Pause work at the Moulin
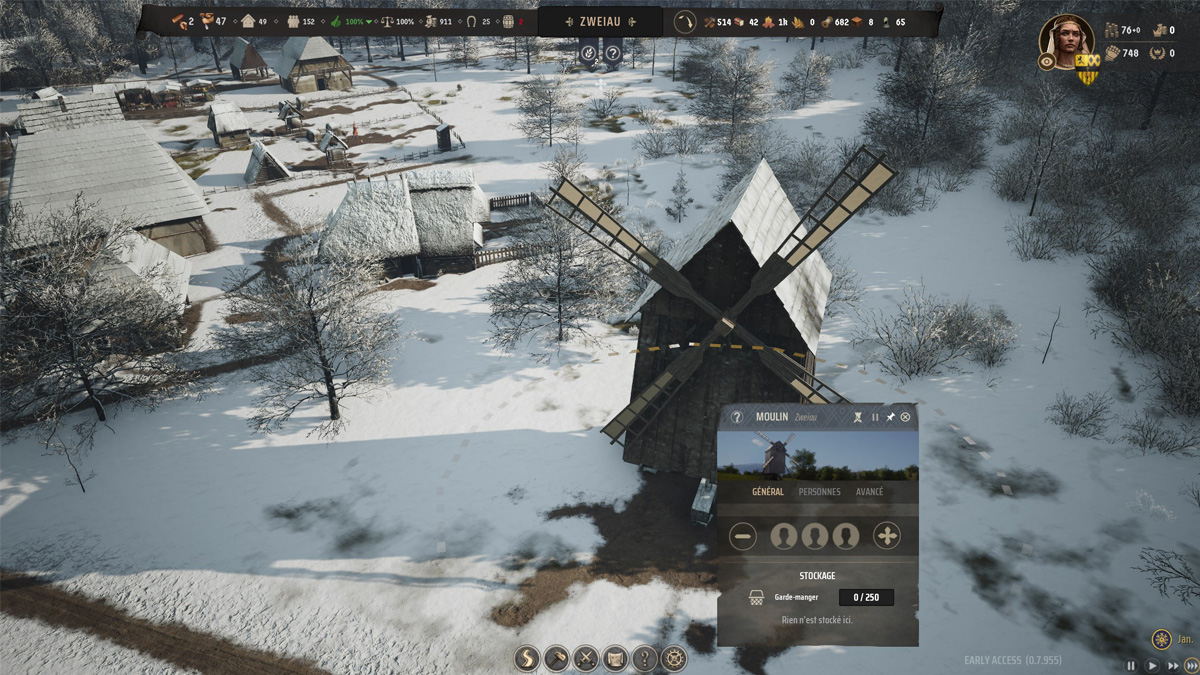Image resolution: width=1200 pixels, height=675 pixels. tap(875, 417)
